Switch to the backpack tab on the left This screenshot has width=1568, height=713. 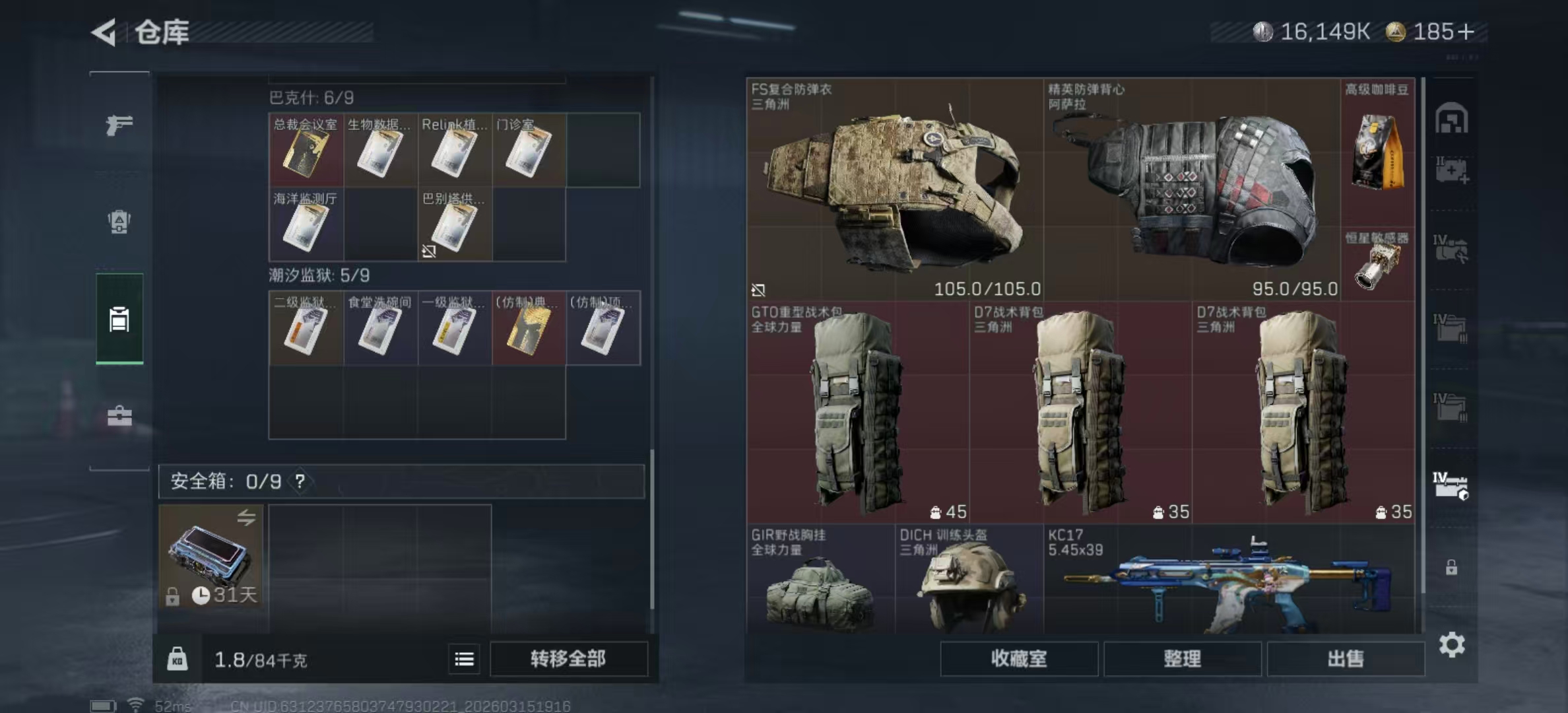pos(119,222)
